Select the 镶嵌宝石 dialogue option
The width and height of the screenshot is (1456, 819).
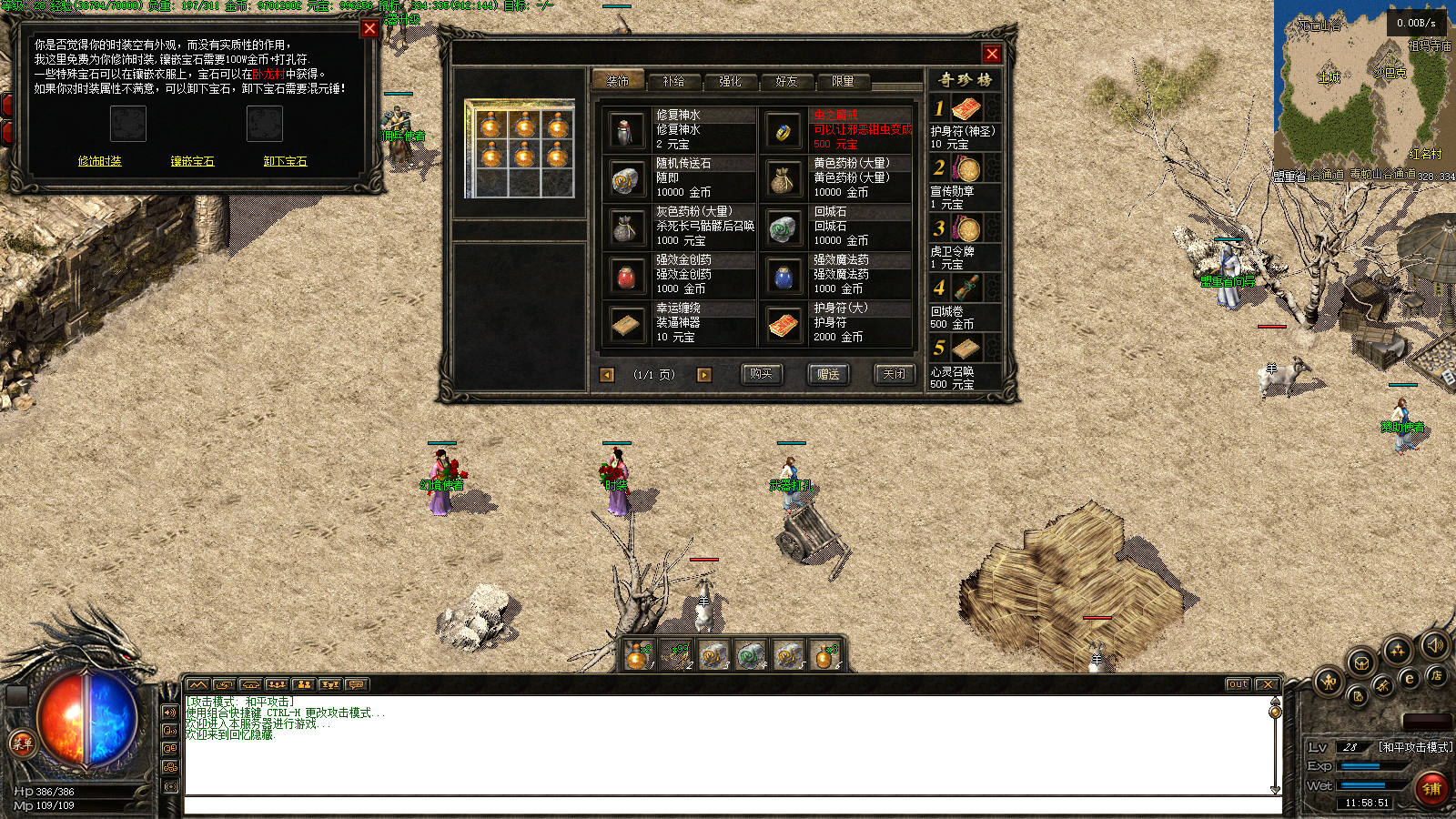coord(192,161)
